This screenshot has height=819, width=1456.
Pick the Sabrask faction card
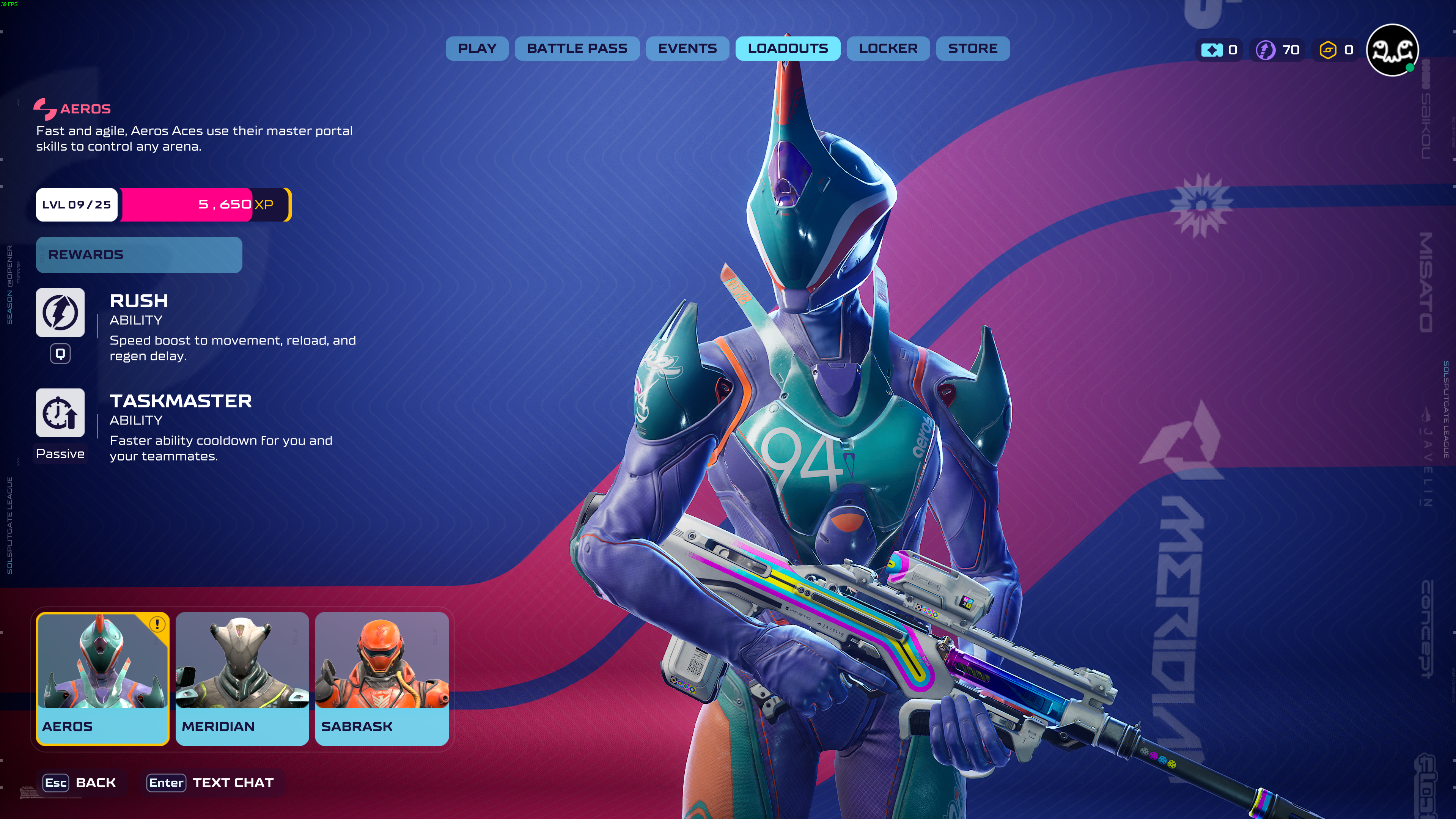(382, 678)
